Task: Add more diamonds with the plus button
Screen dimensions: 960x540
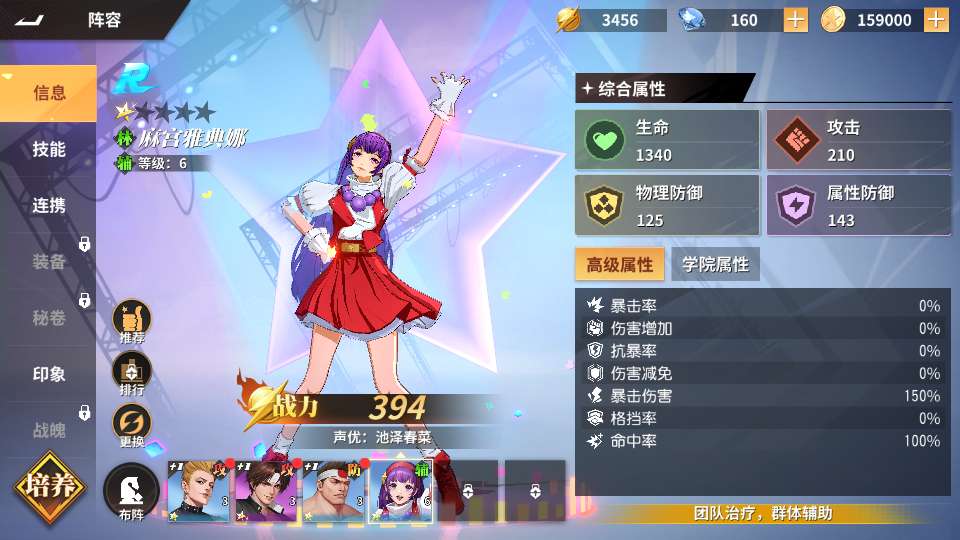Action: click(795, 19)
